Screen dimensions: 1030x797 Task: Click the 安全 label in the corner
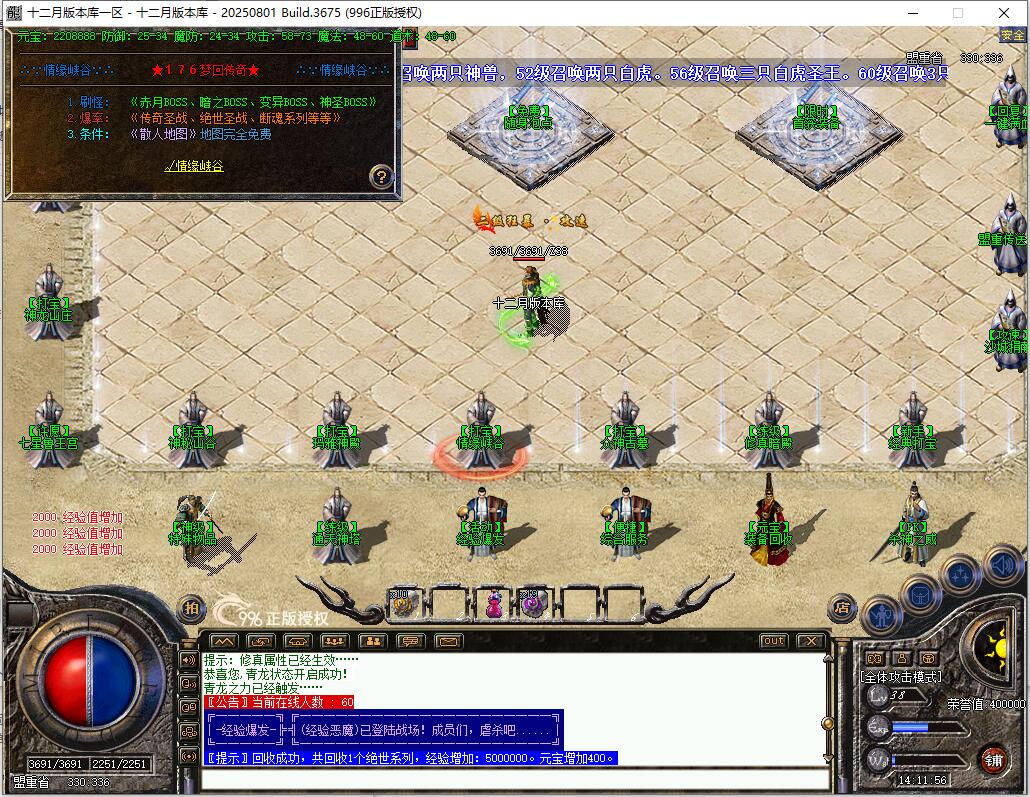pos(1012,35)
